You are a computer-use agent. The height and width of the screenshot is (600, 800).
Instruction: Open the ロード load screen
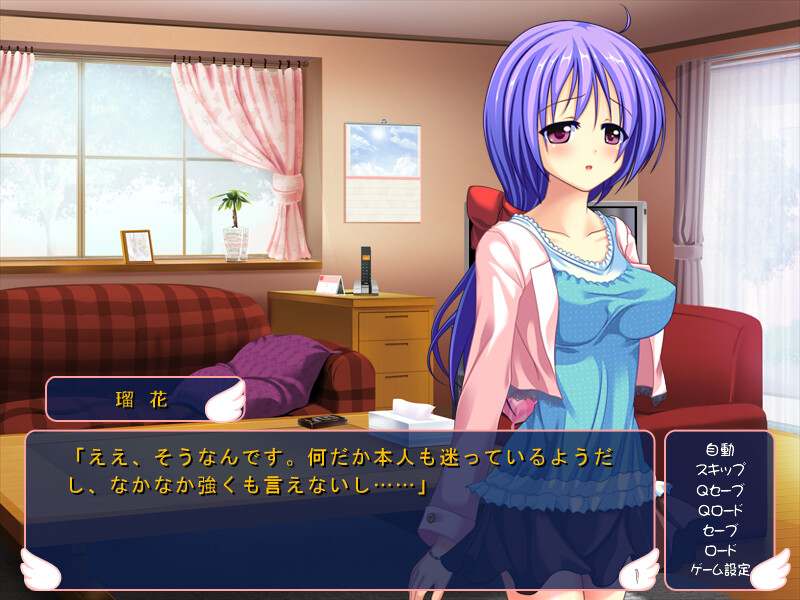(719, 550)
